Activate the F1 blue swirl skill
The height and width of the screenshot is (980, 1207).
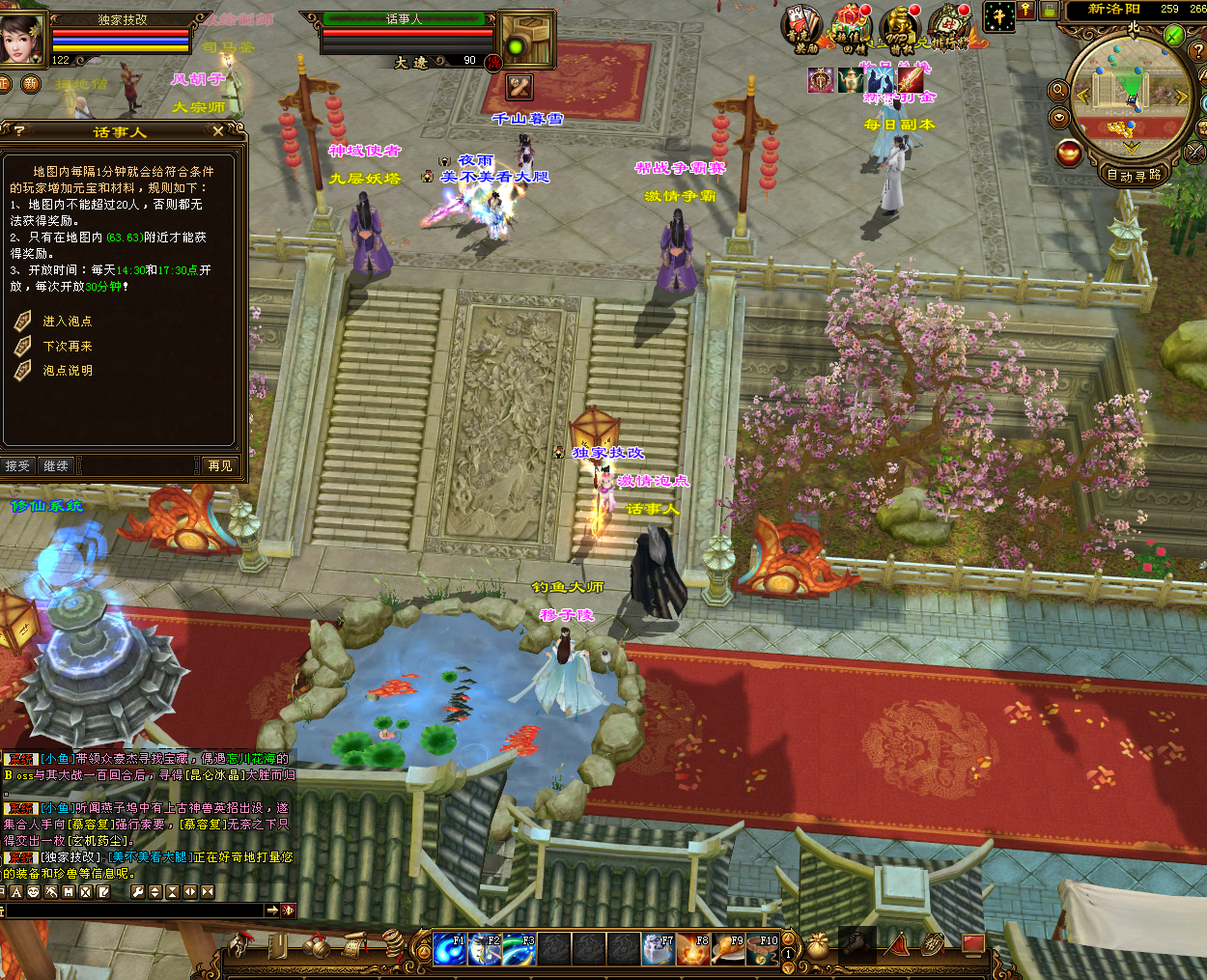coord(449,948)
